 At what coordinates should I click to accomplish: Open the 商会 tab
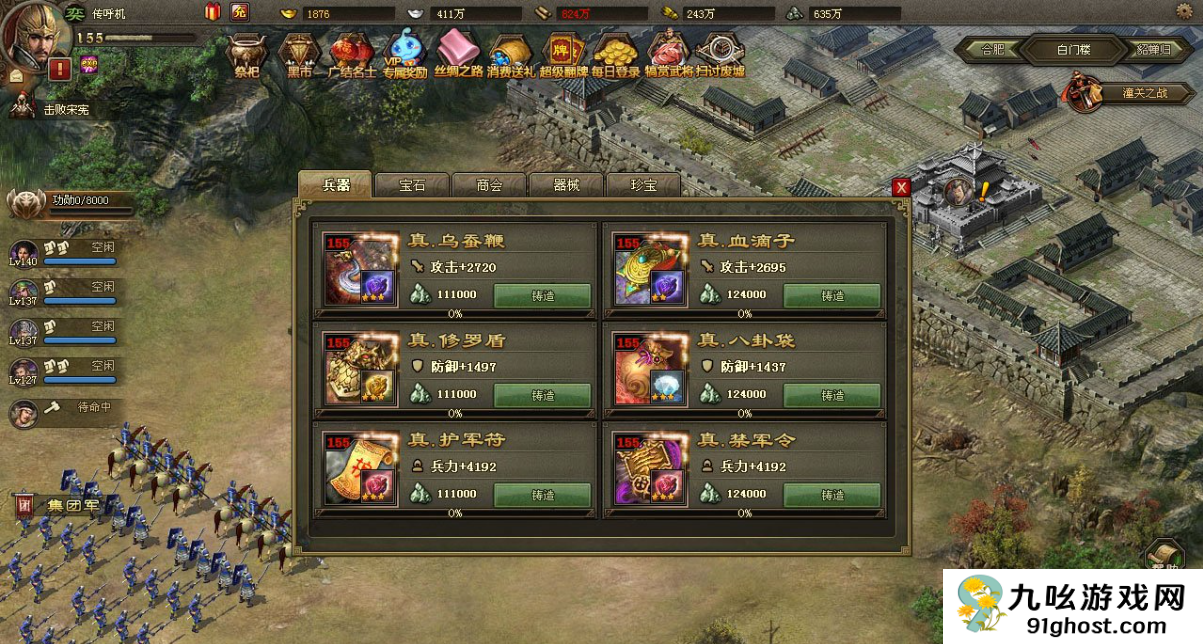pyautogui.click(x=489, y=185)
